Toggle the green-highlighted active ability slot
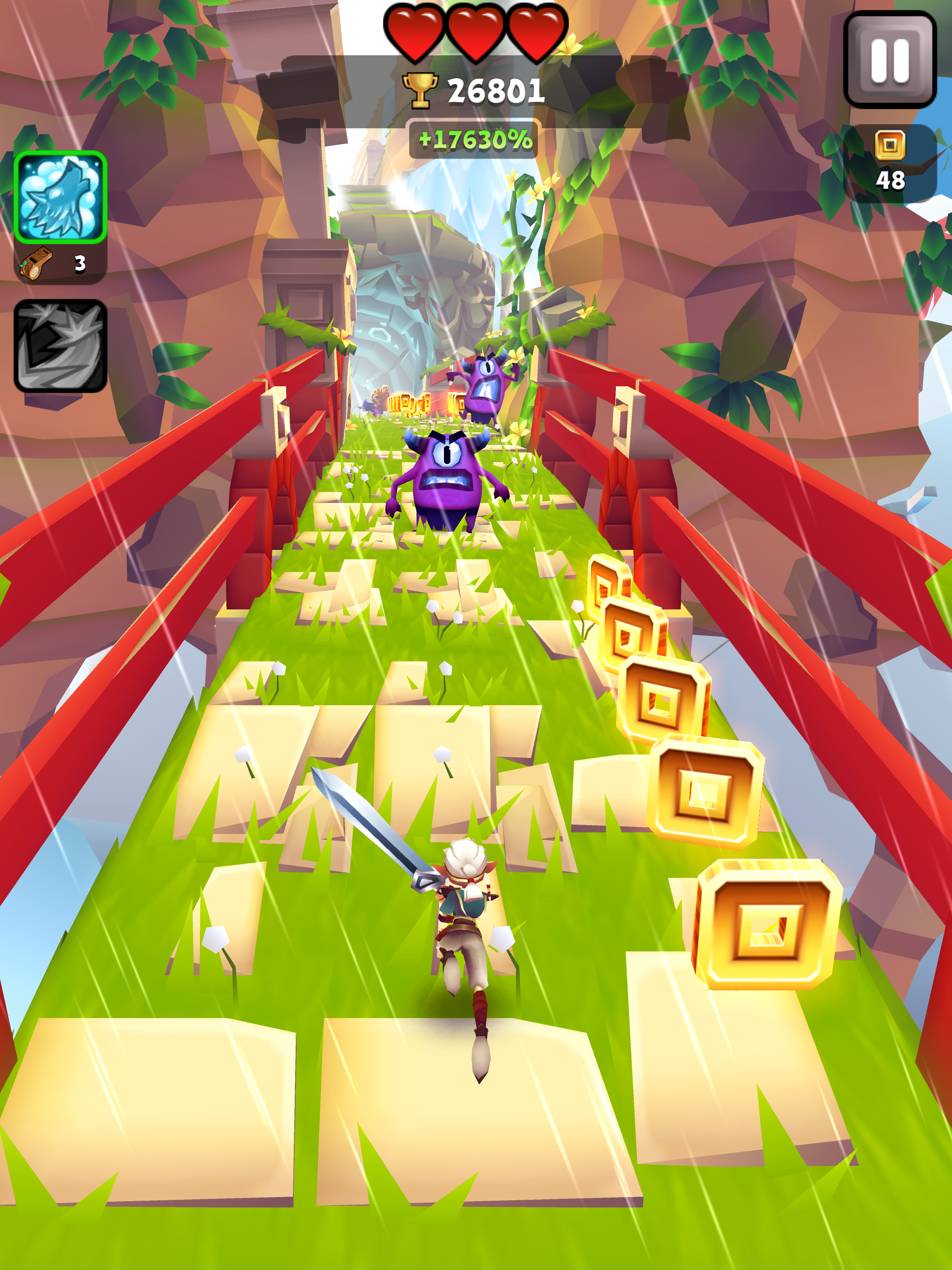 [60, 198]
